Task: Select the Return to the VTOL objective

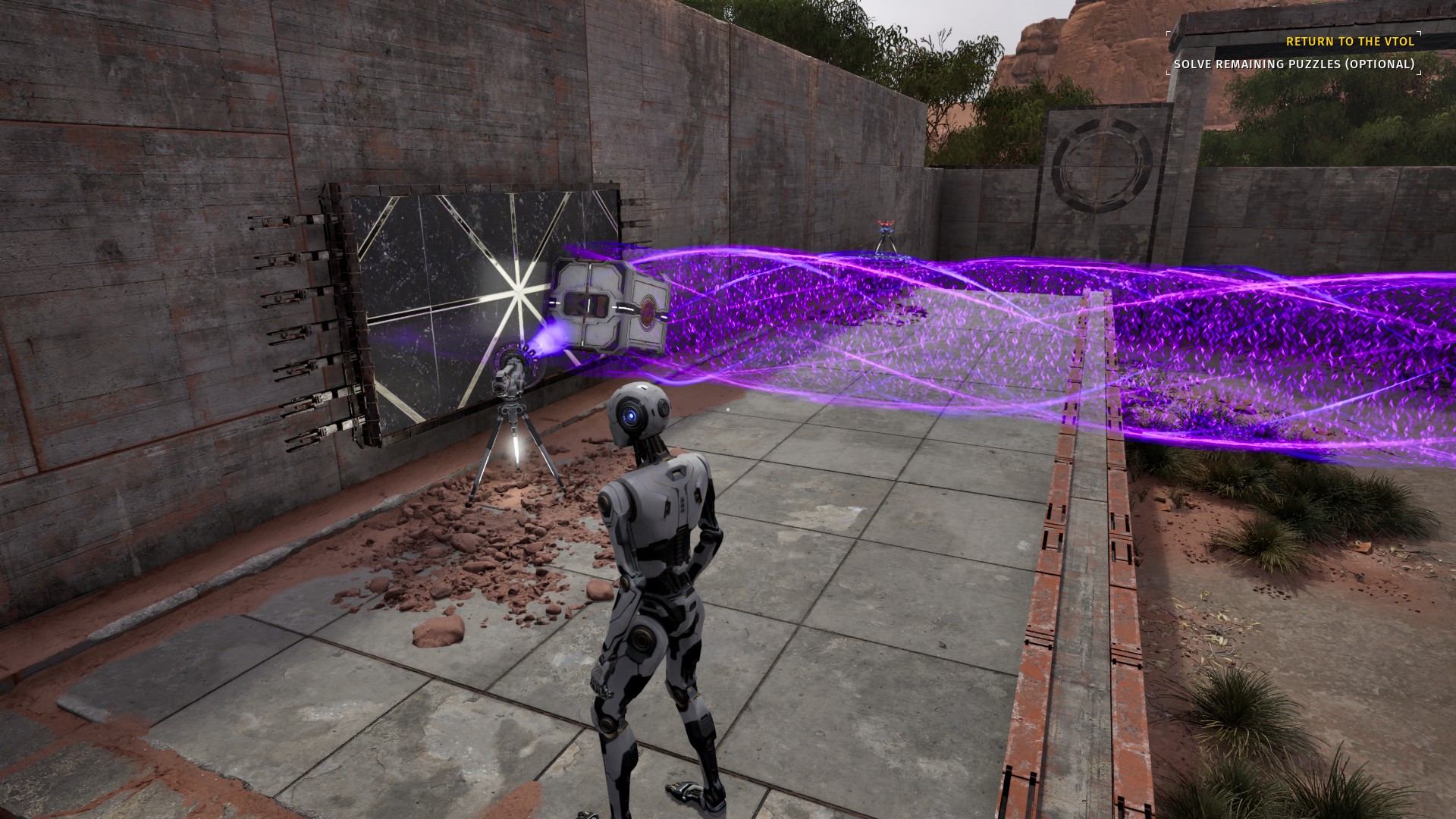Action: click(1350, 42)
